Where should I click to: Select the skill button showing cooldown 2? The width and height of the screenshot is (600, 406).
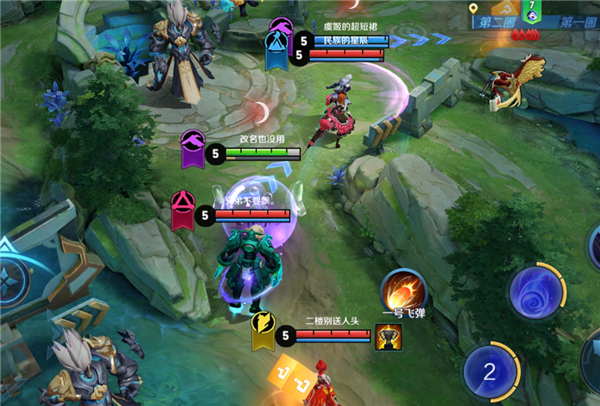point(490,372)
